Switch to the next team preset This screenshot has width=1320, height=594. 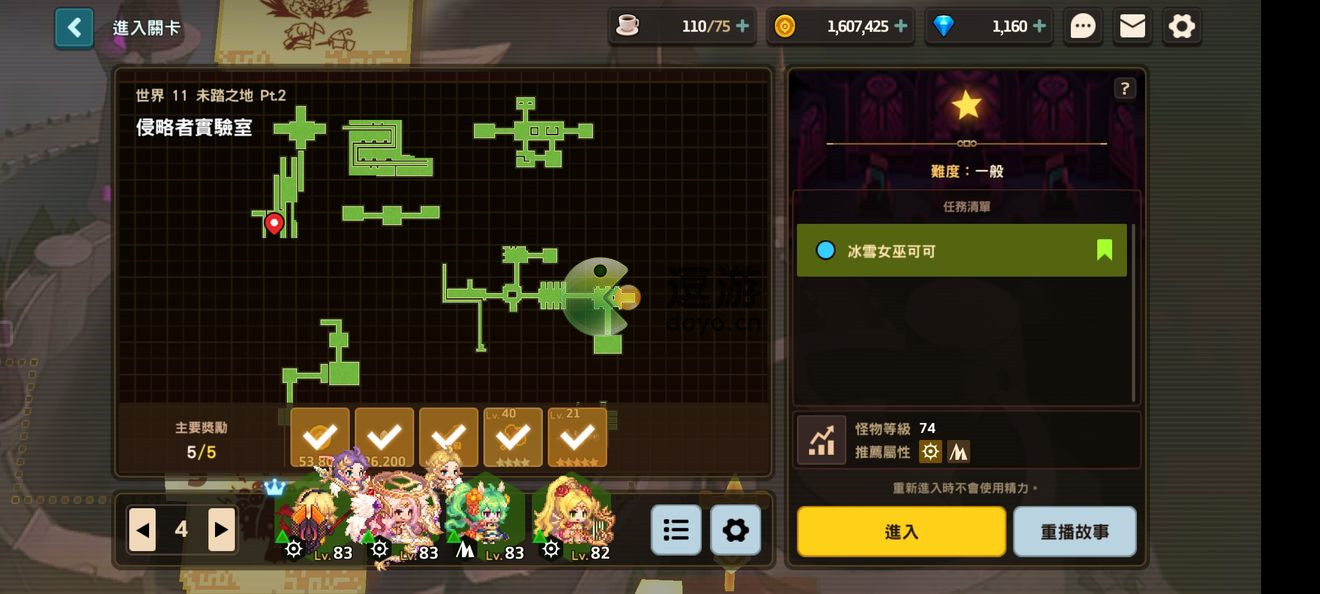(221, 530)
